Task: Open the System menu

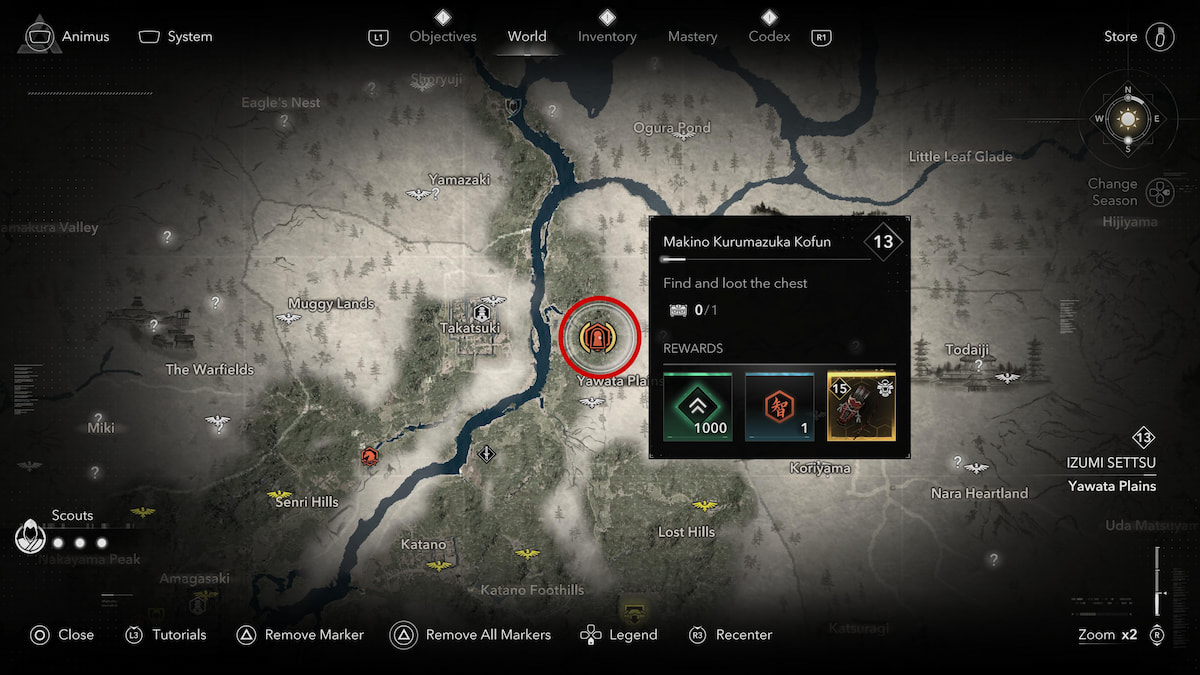Action: pos(176,37)
